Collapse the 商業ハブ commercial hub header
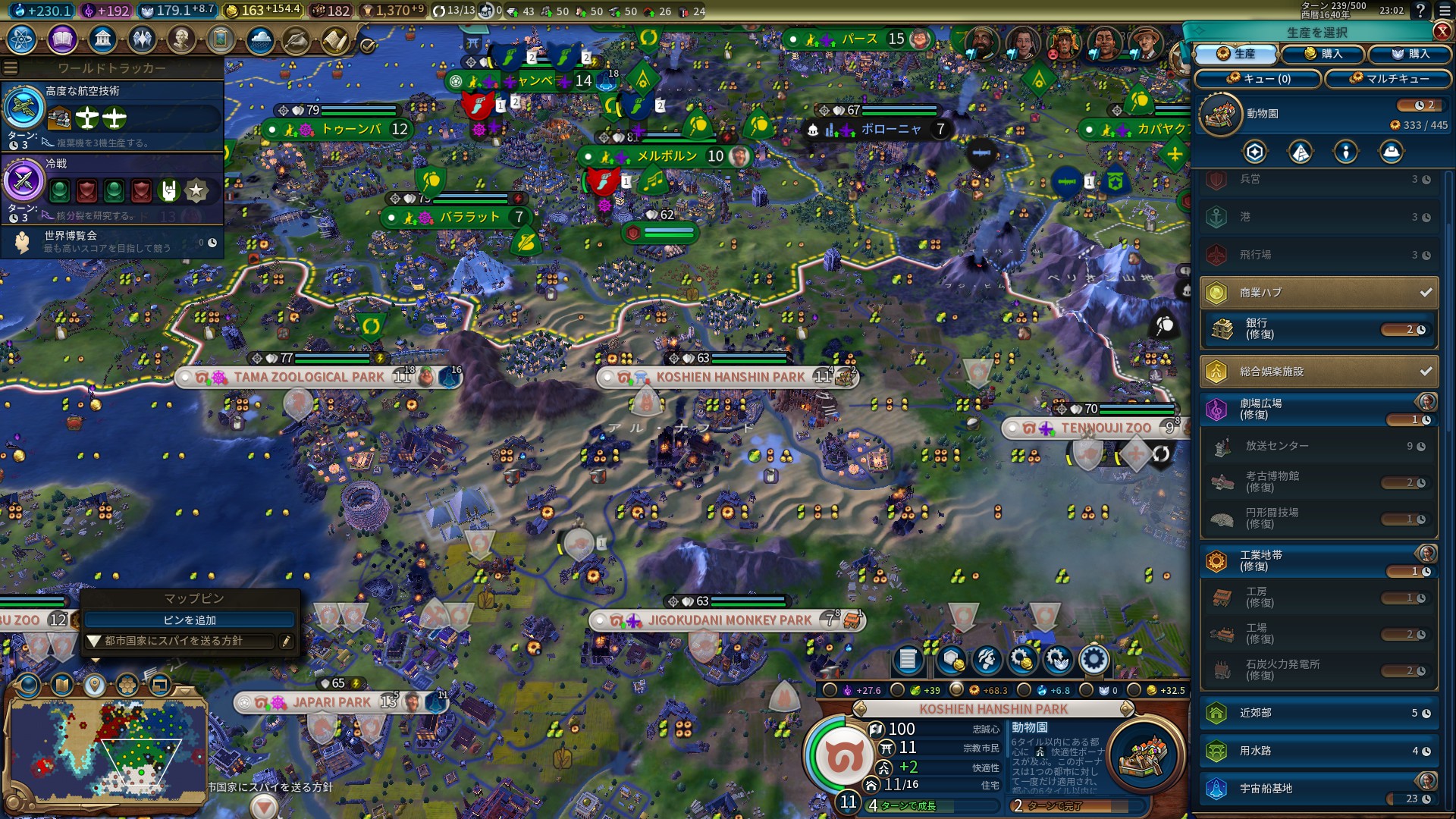Viewport: 1456px width, 819px height. (x=1319, y=293)
